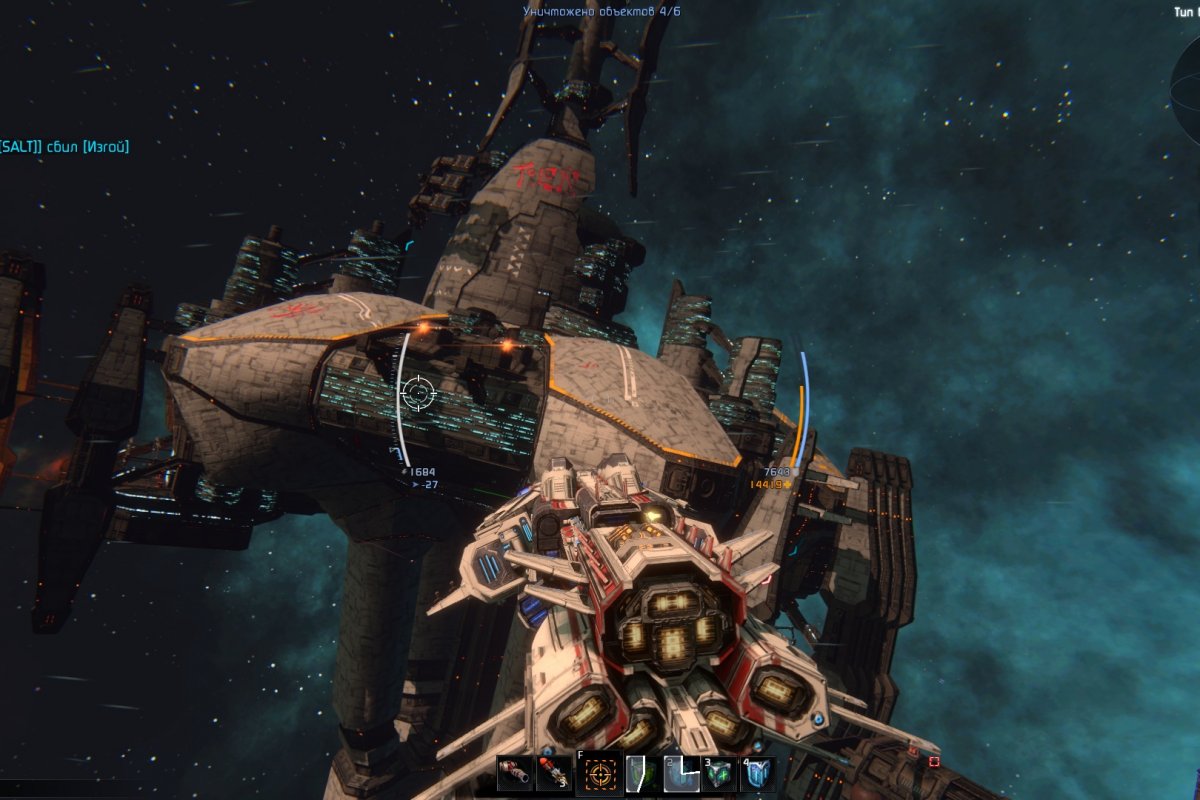1200x800 pixels.
Task: Select the main cannon weapon slot
Action: point(515,774)
